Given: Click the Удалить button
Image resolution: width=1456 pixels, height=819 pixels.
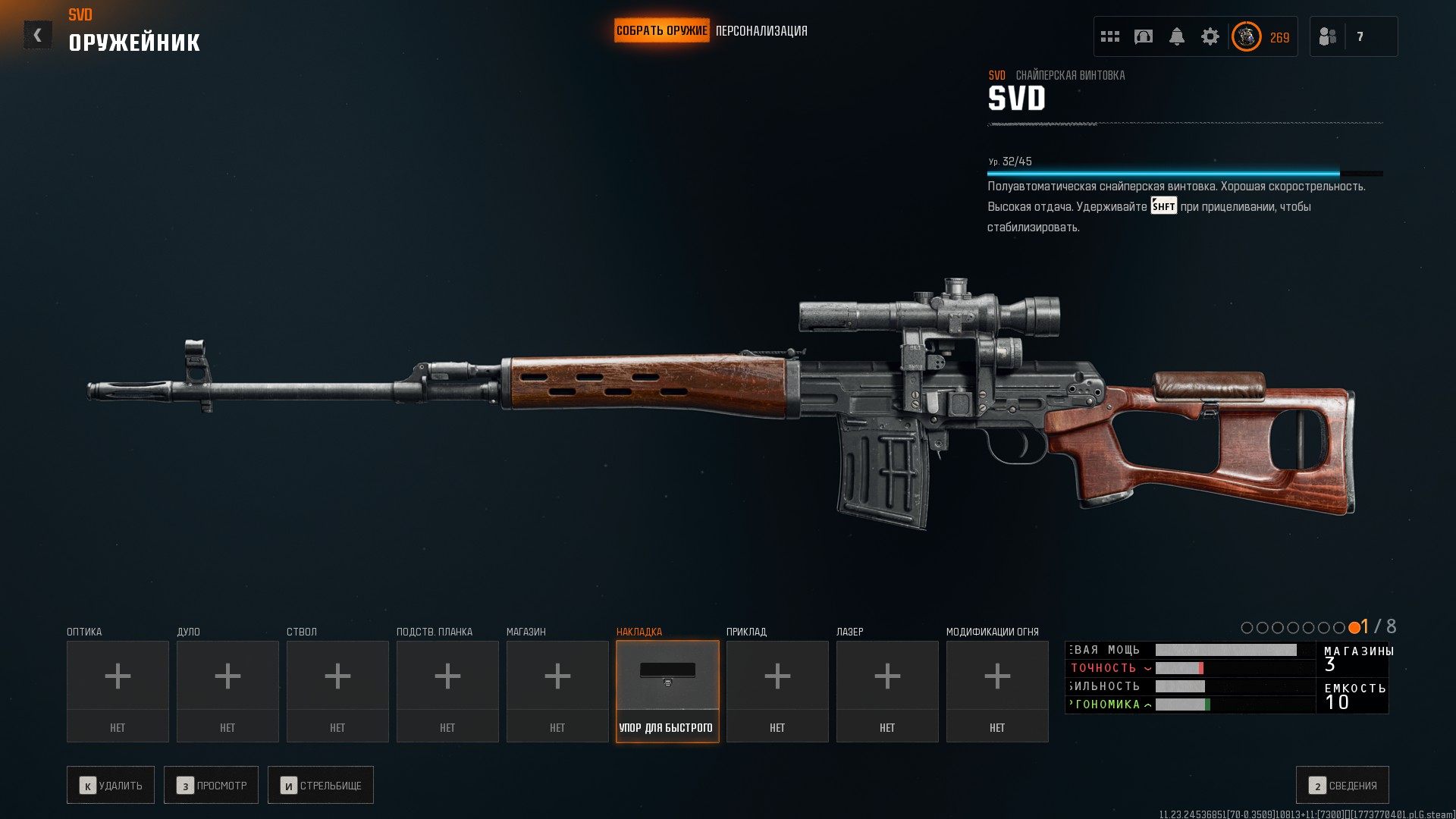Looking at the screenshot, I should point(111,785).
